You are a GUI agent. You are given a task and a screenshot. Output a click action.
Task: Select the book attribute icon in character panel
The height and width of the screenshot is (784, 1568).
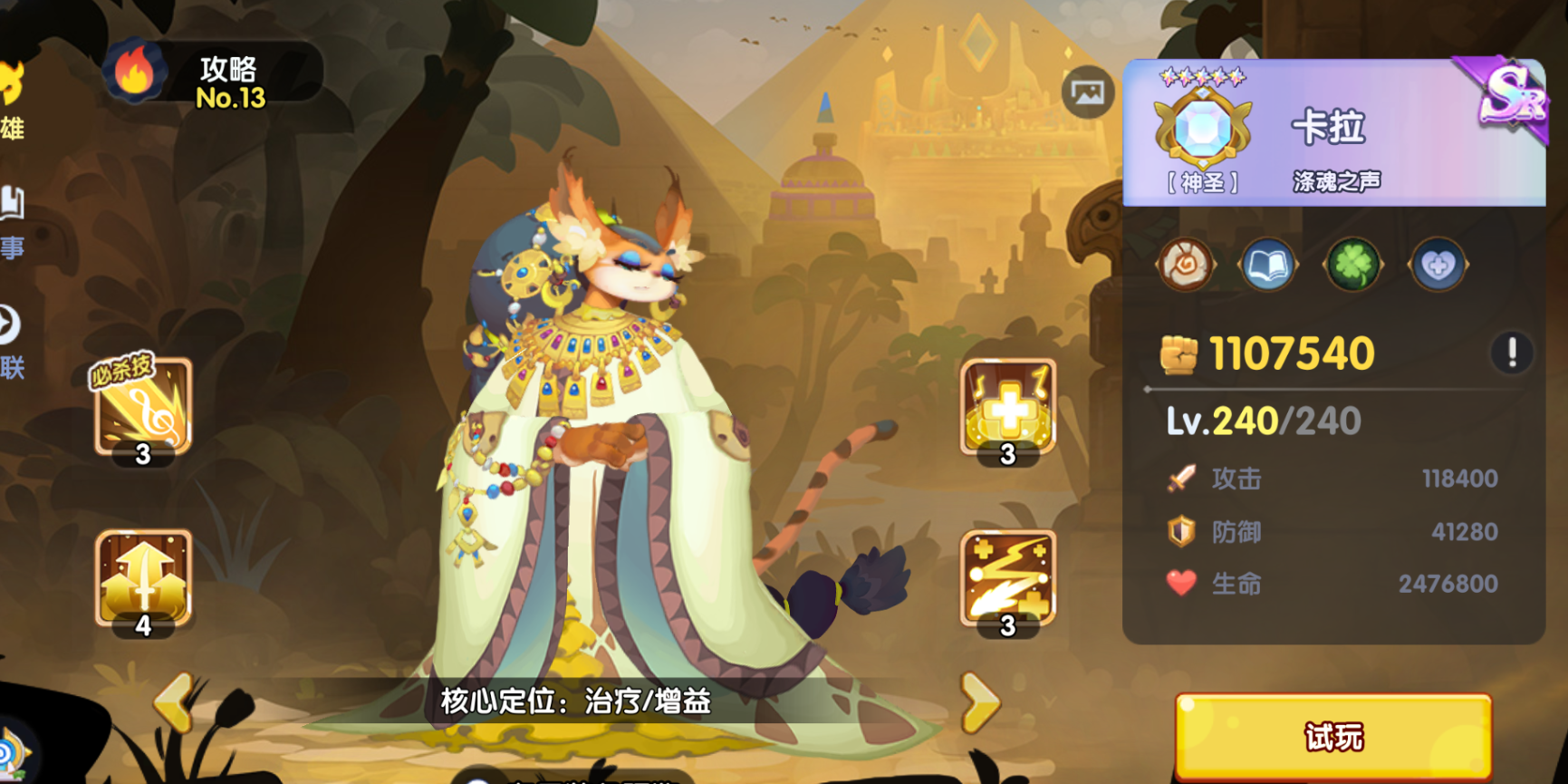coord(1268,265)
